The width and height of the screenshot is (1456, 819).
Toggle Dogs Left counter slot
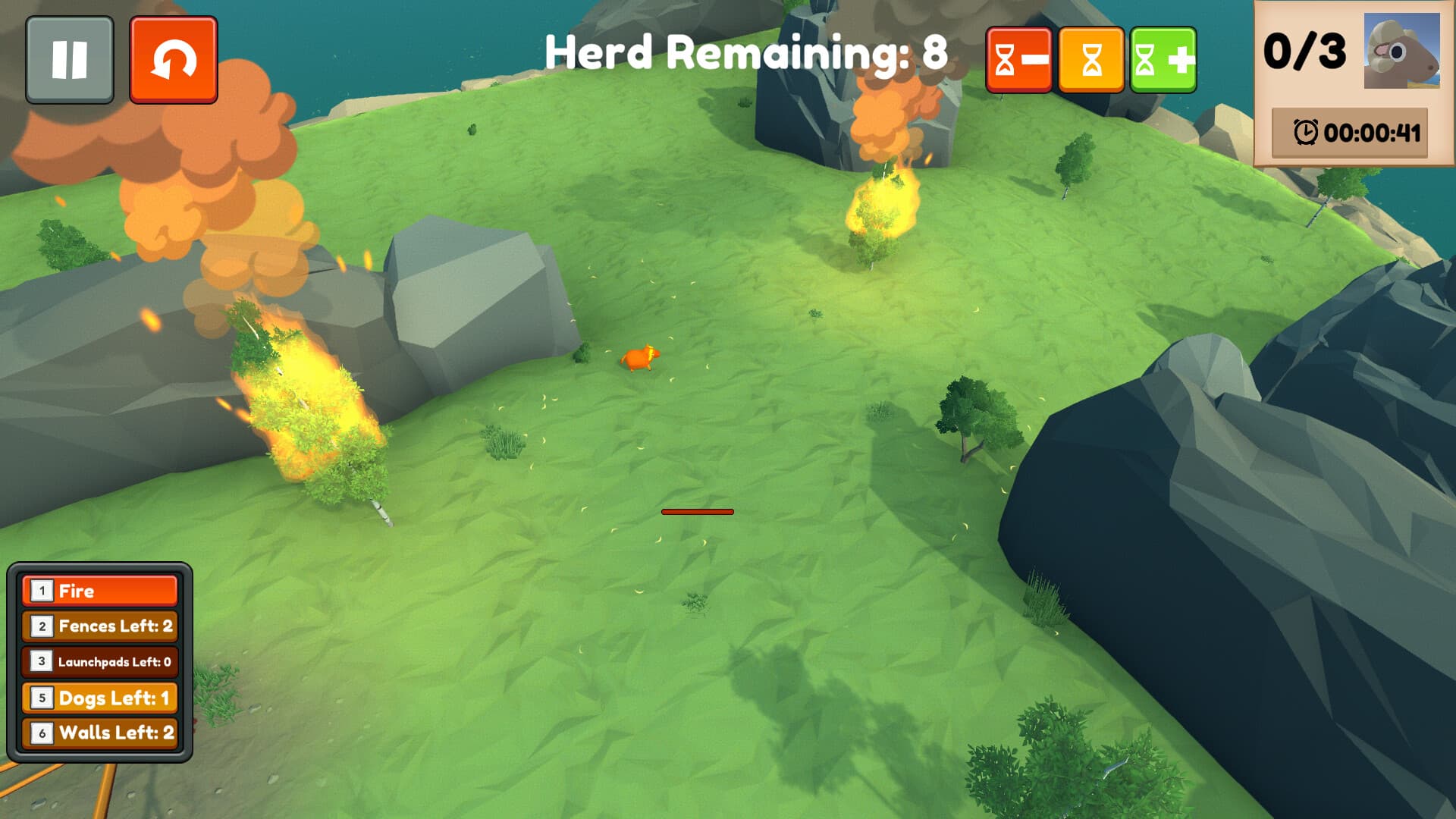[99, 698]
